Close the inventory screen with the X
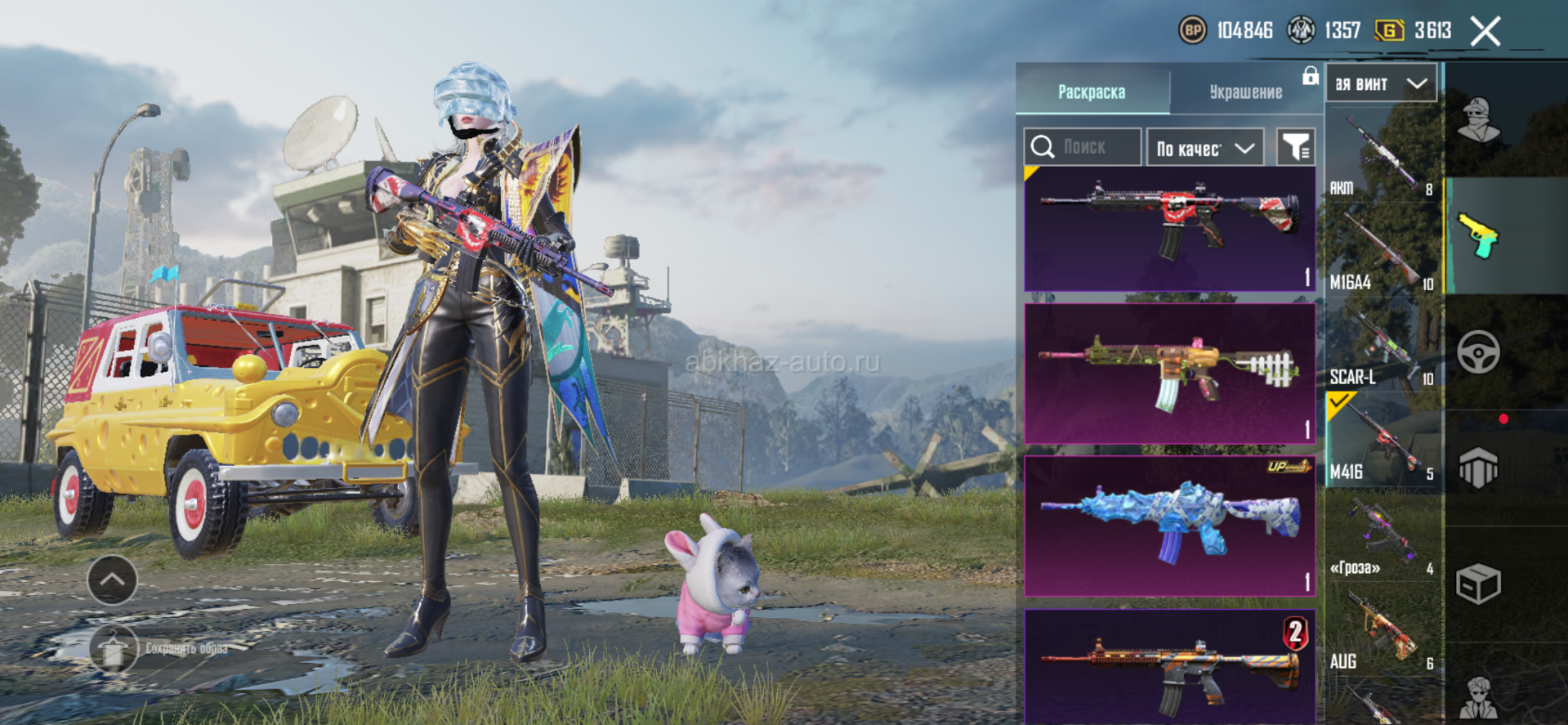The height and width of the screenshot is (725, 1568). (x=1485, y=32)
